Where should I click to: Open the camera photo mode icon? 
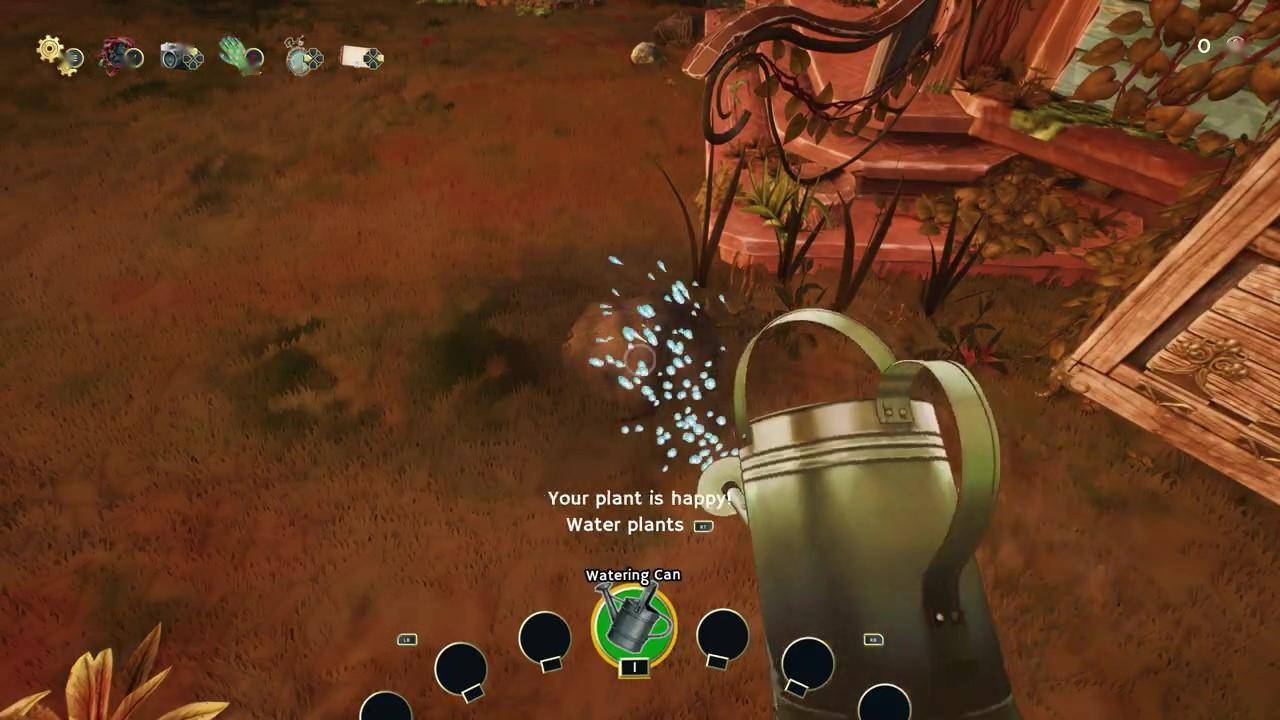click(177, 56)
